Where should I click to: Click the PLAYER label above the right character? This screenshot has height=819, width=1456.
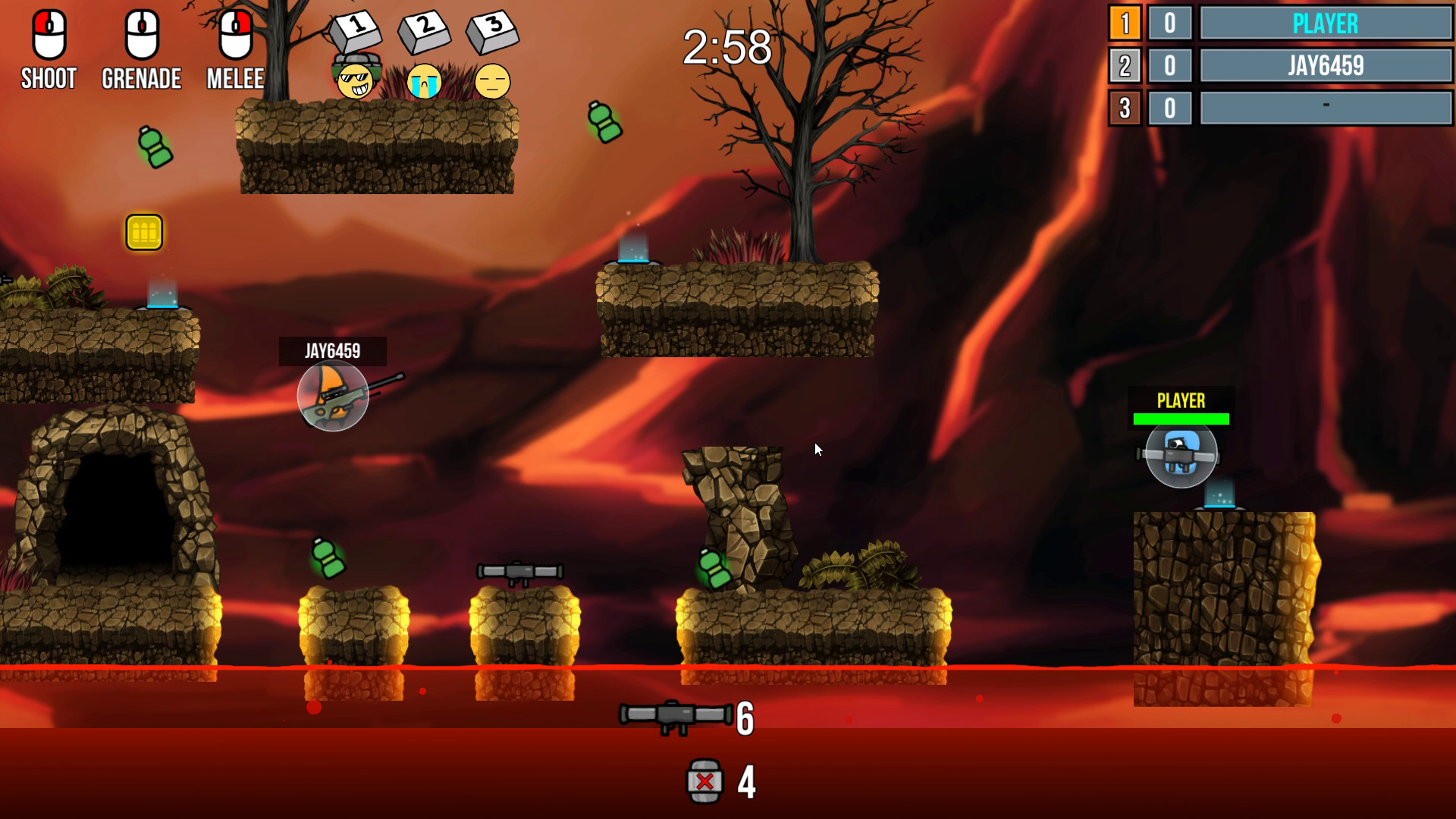coord(1181,400)
